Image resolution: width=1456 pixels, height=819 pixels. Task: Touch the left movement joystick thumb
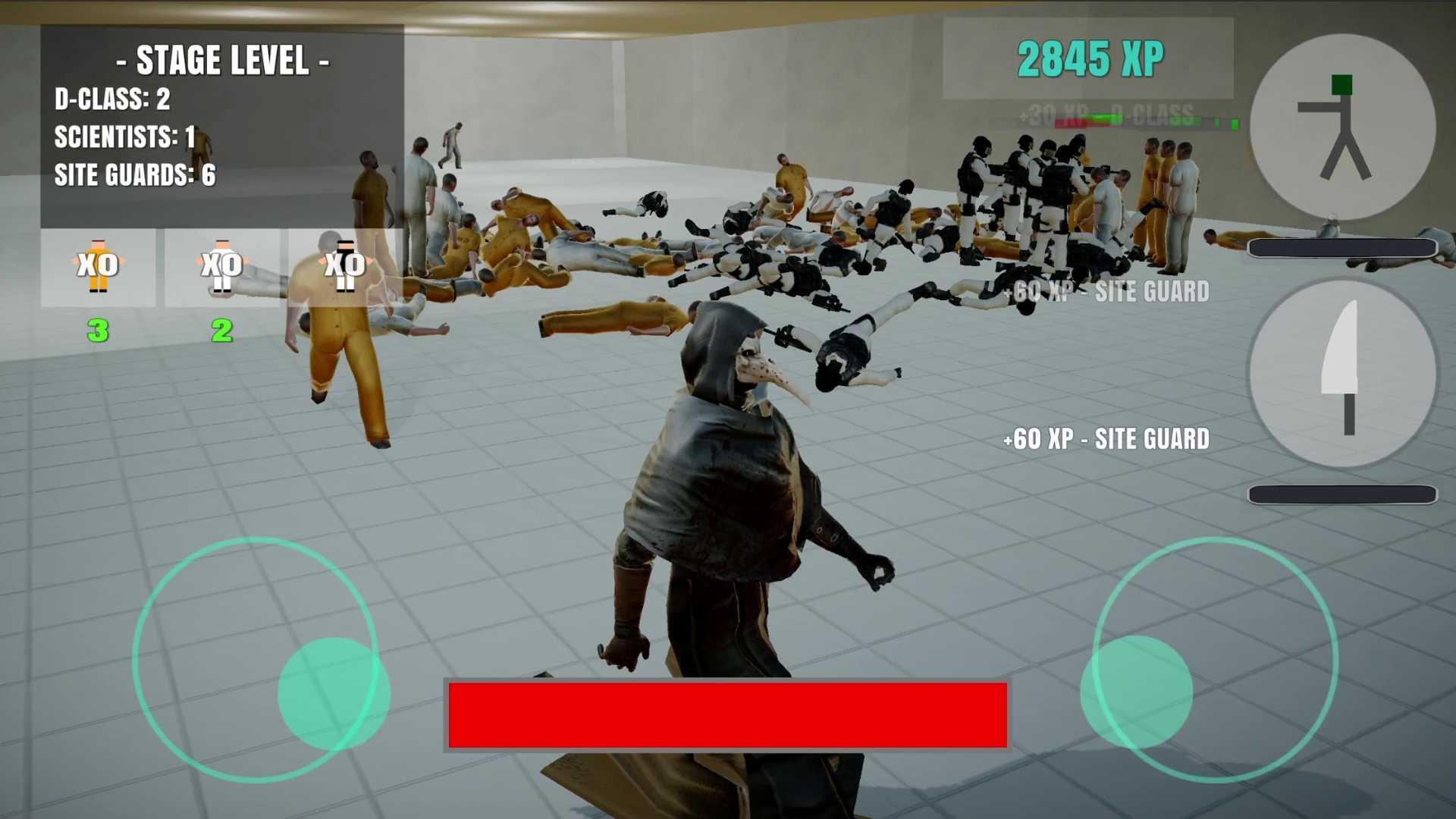click(334, 693)
